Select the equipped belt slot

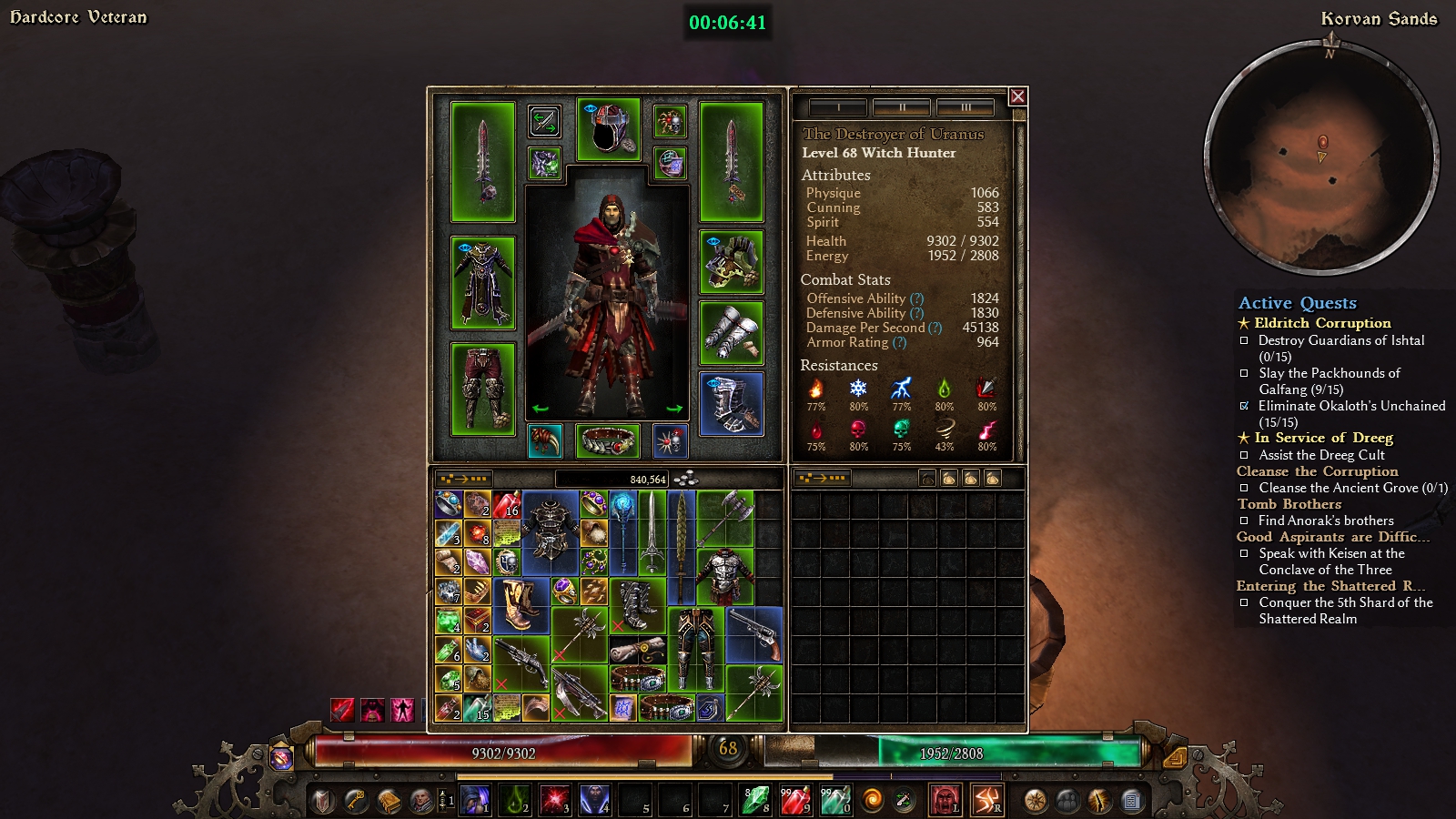(x=608, y=441)
